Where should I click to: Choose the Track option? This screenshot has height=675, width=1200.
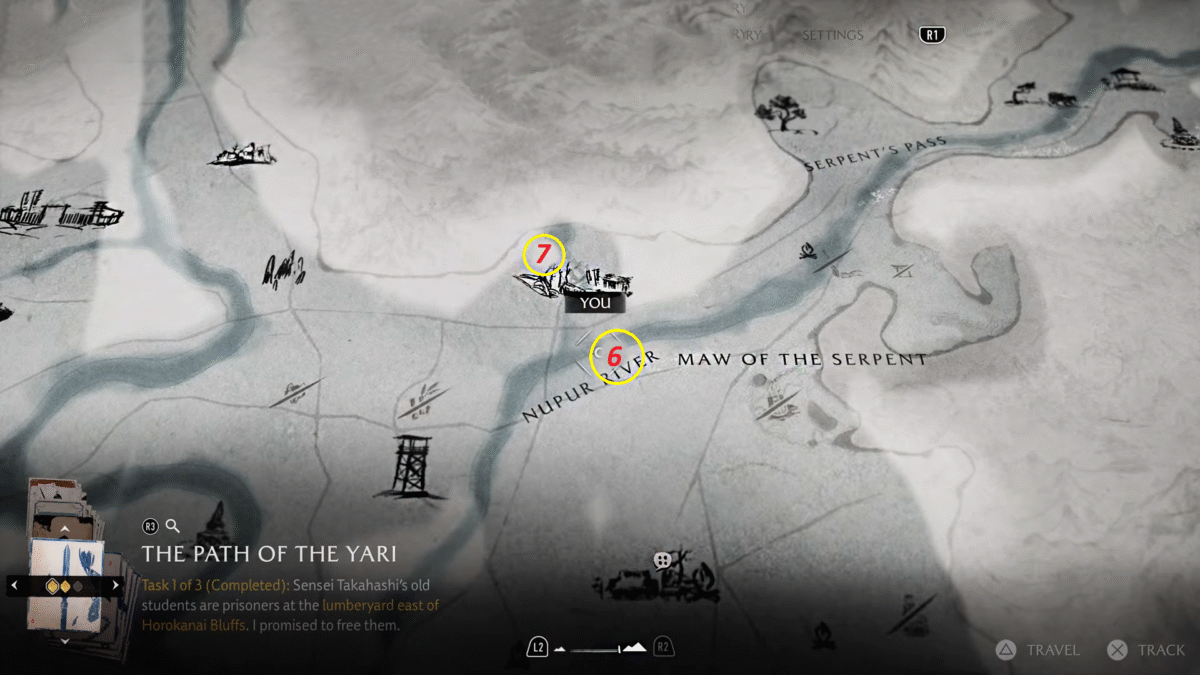1148,650
